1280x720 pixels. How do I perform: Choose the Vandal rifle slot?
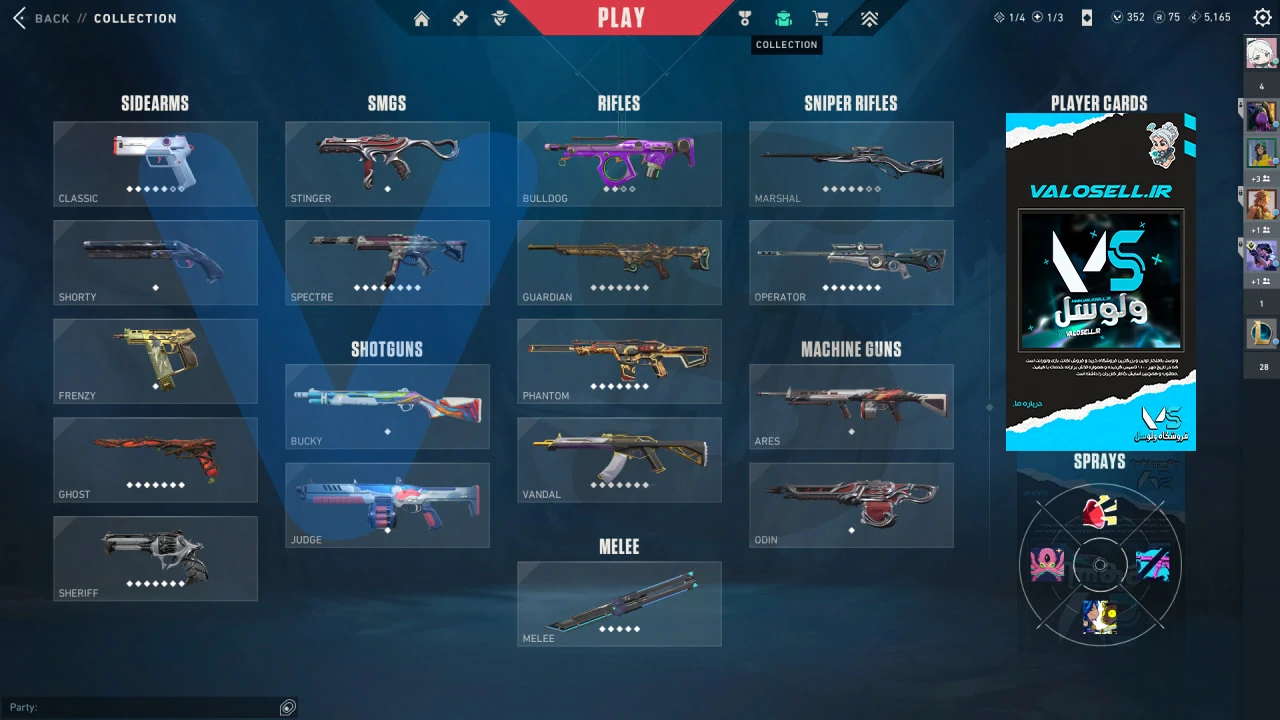[x=619, y=459]
